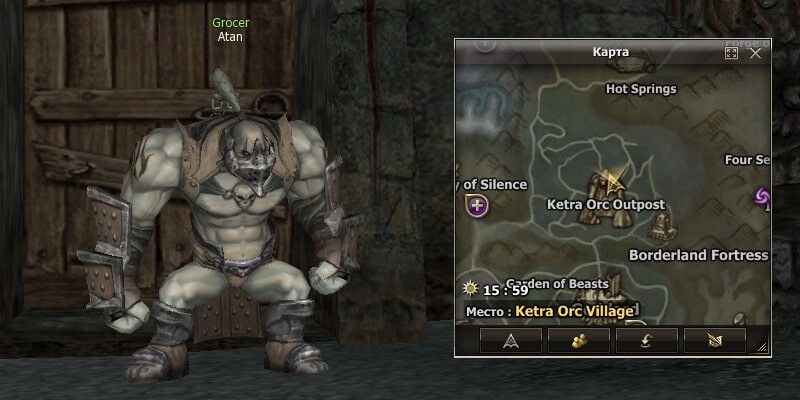Click the party members button on map toolbar
Viewport: 800px width, 400px height.
tap(578, 341)
